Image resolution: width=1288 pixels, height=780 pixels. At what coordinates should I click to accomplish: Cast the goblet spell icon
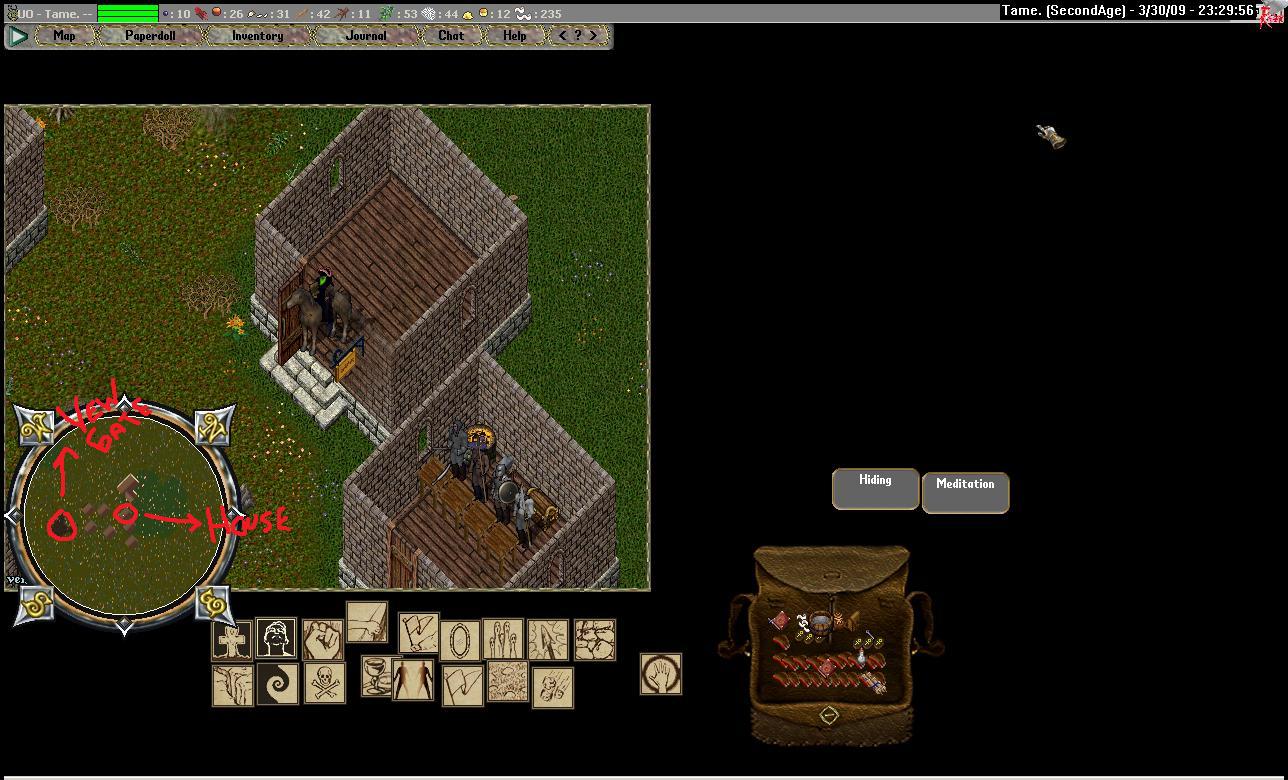[373, 676]
